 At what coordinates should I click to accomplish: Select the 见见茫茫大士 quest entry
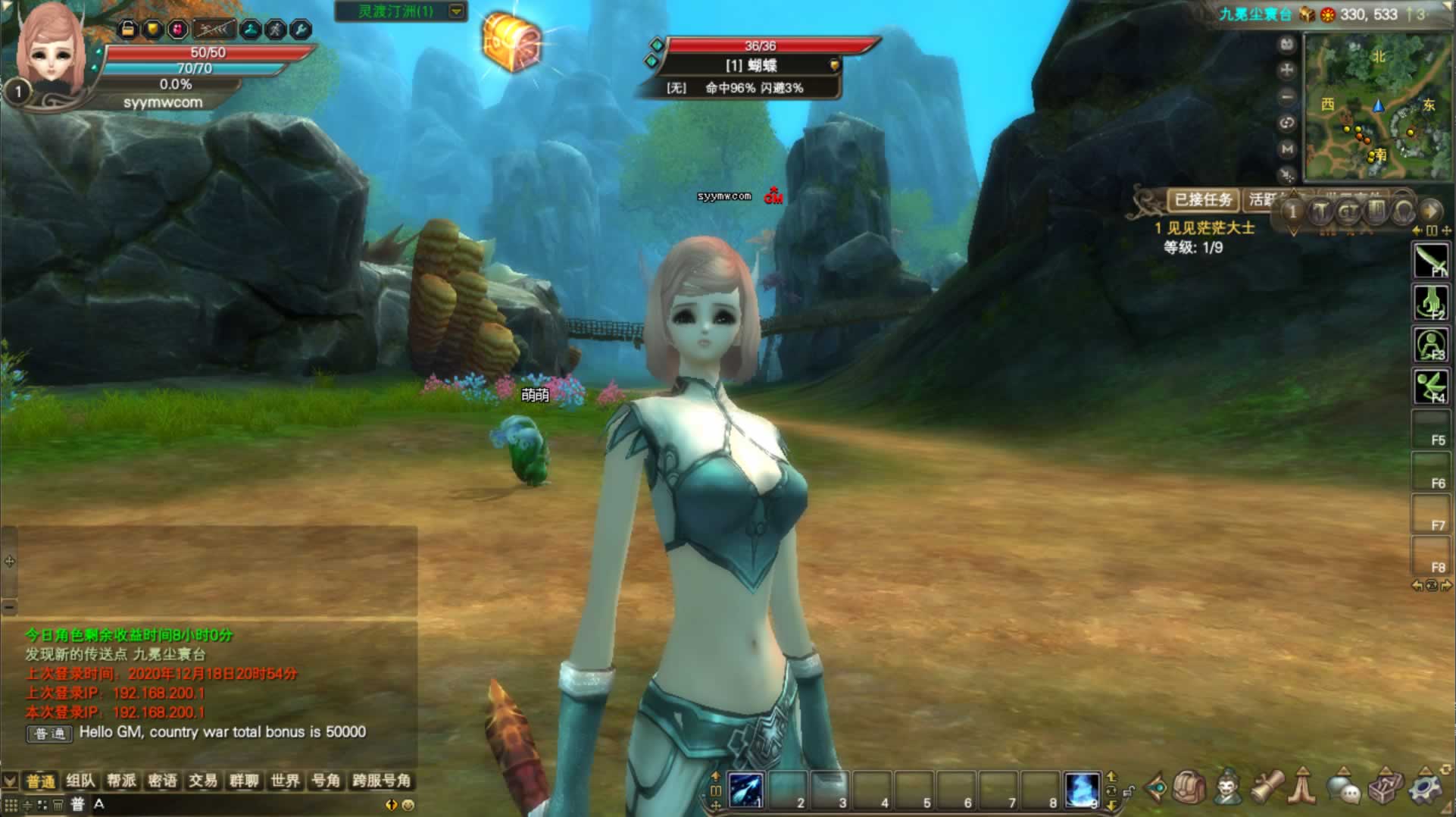[1210, 228]
